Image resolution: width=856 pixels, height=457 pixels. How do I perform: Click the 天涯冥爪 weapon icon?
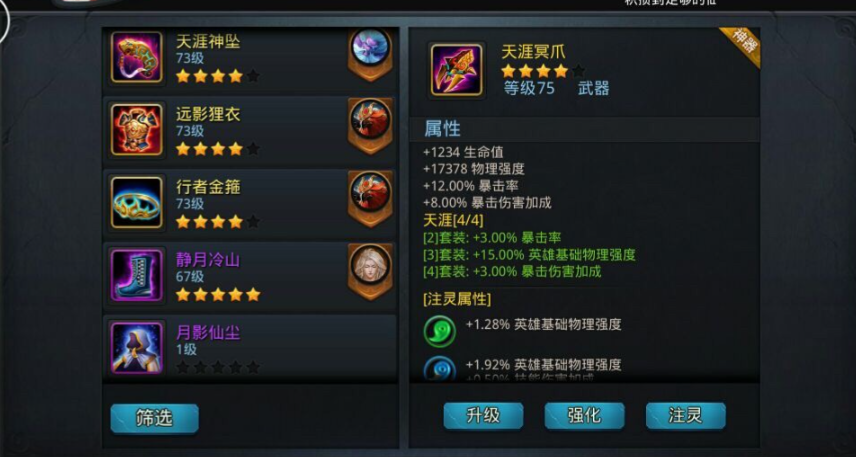coord(457,70)
